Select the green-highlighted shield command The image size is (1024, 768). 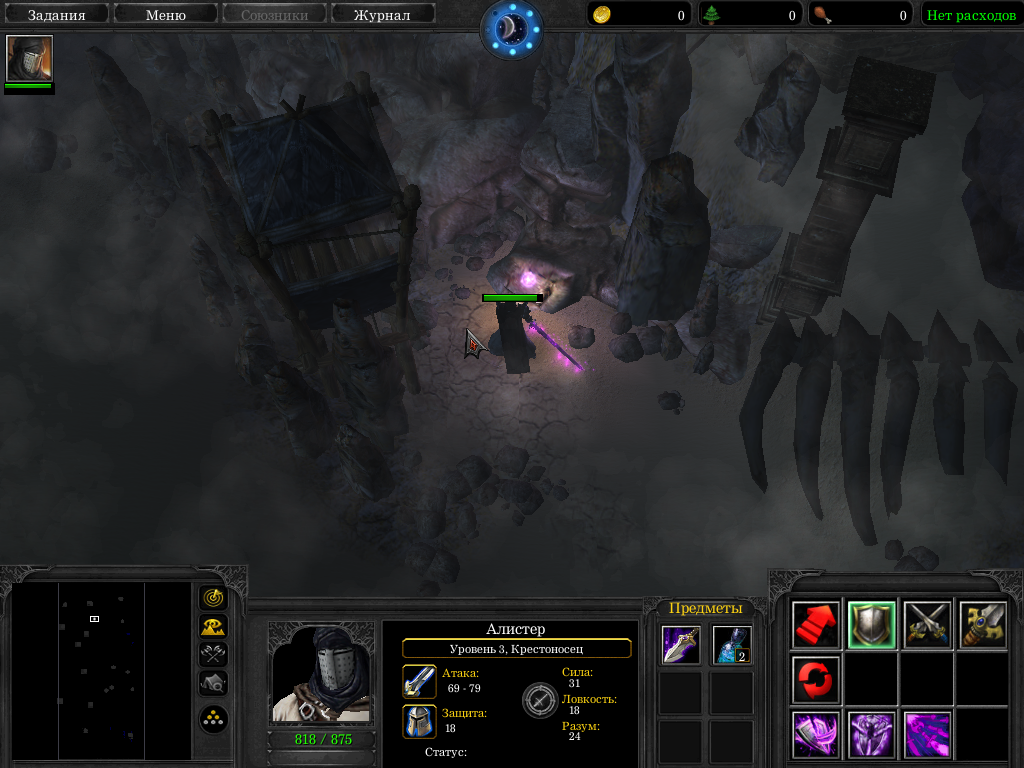871,625
